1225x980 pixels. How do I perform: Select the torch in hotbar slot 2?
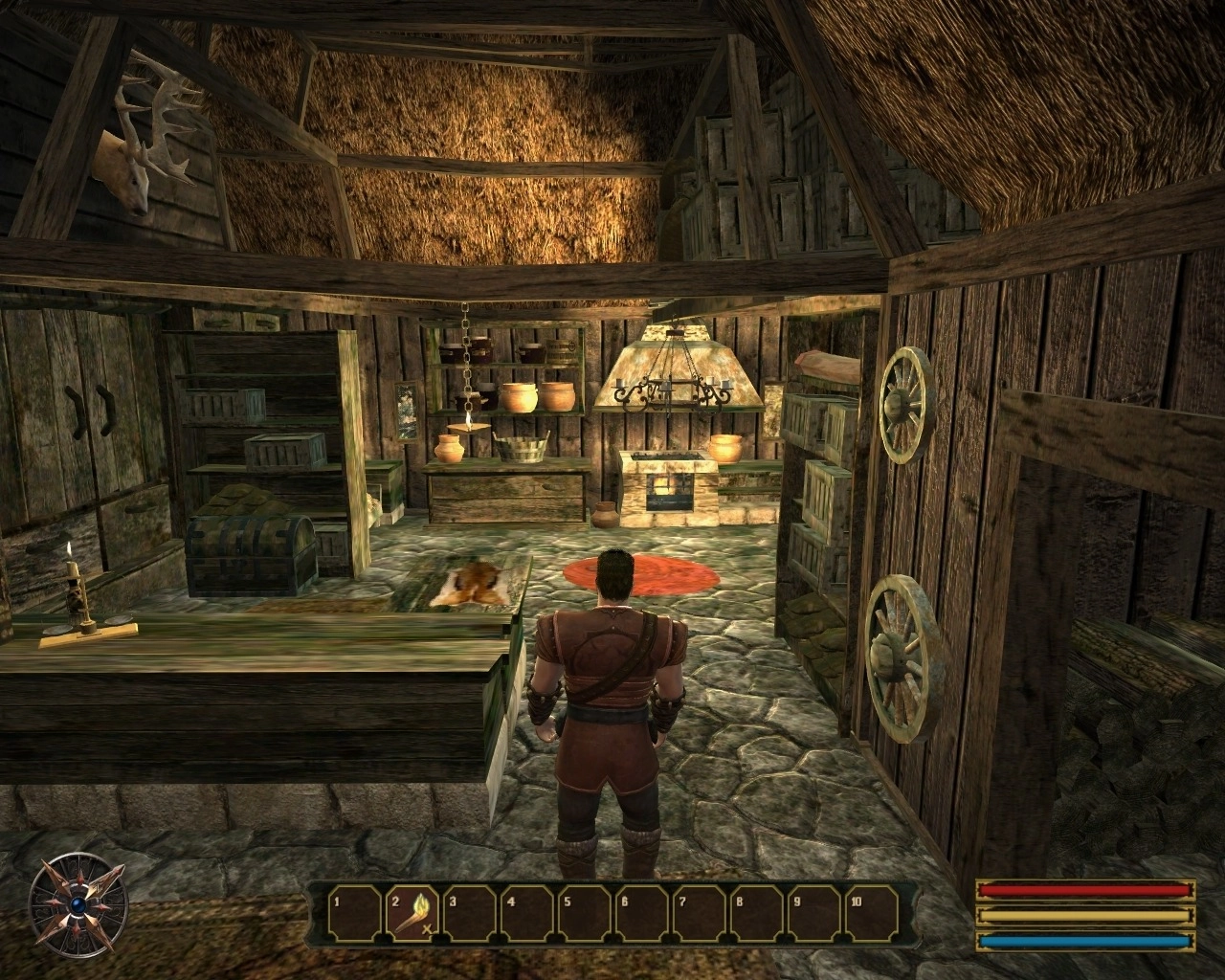pyautogui.click(x=413, y=912)
